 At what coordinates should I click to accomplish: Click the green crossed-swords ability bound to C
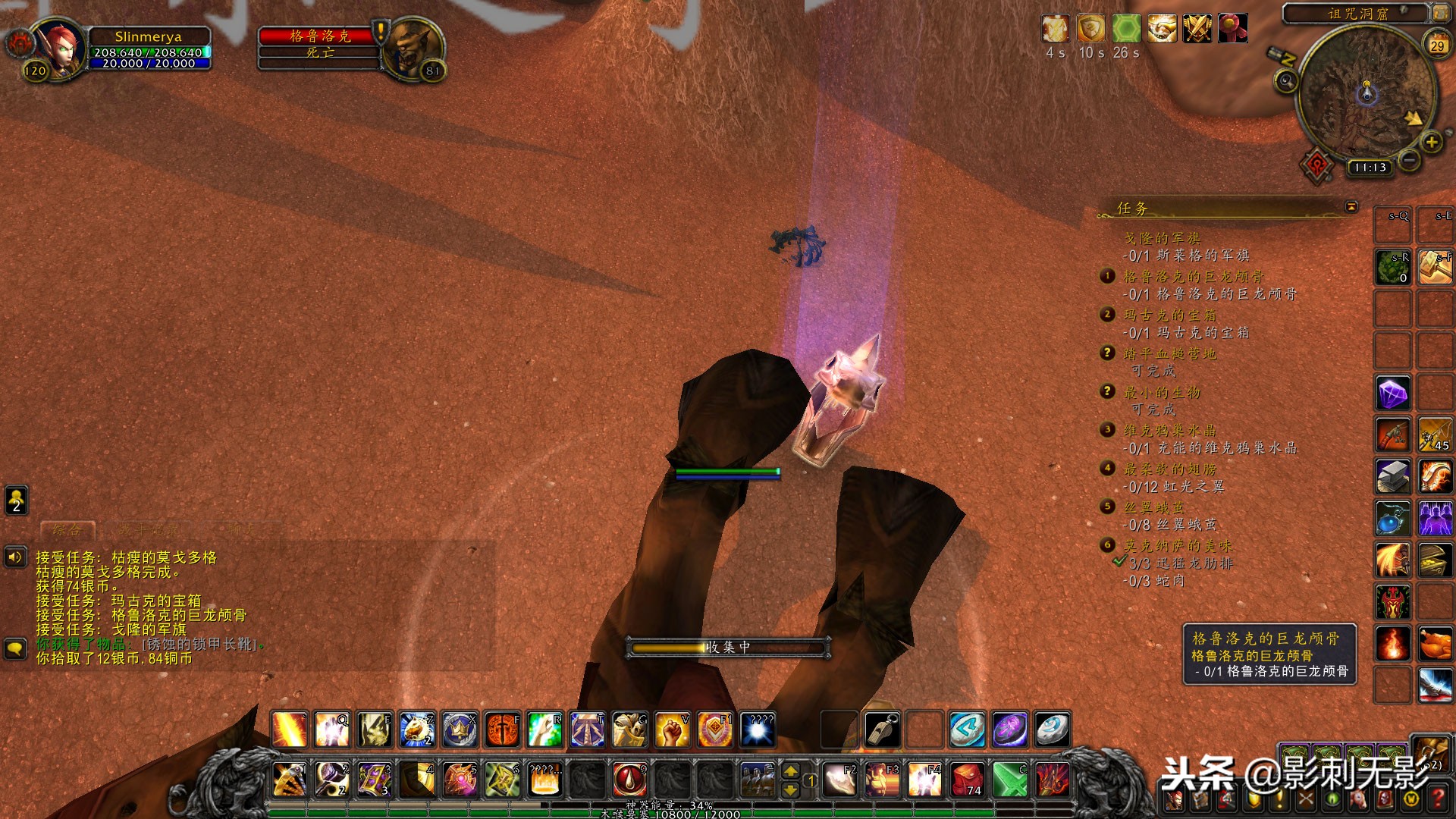(x=1010, y=779)
